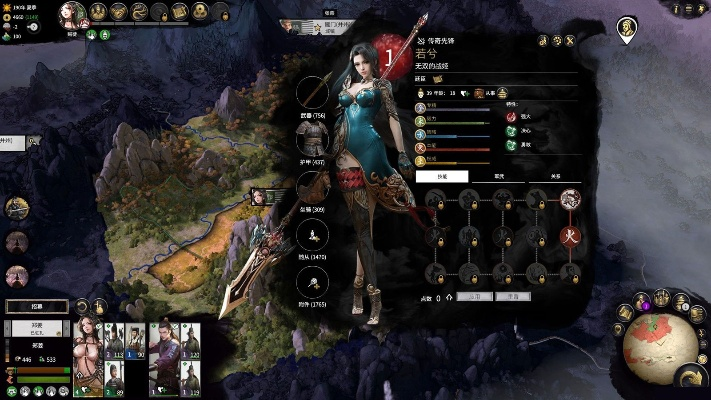Viewport: 711px width, 400px height.
Task: Click the circular arrow button above army cards
Action: (x=82, y=306)
